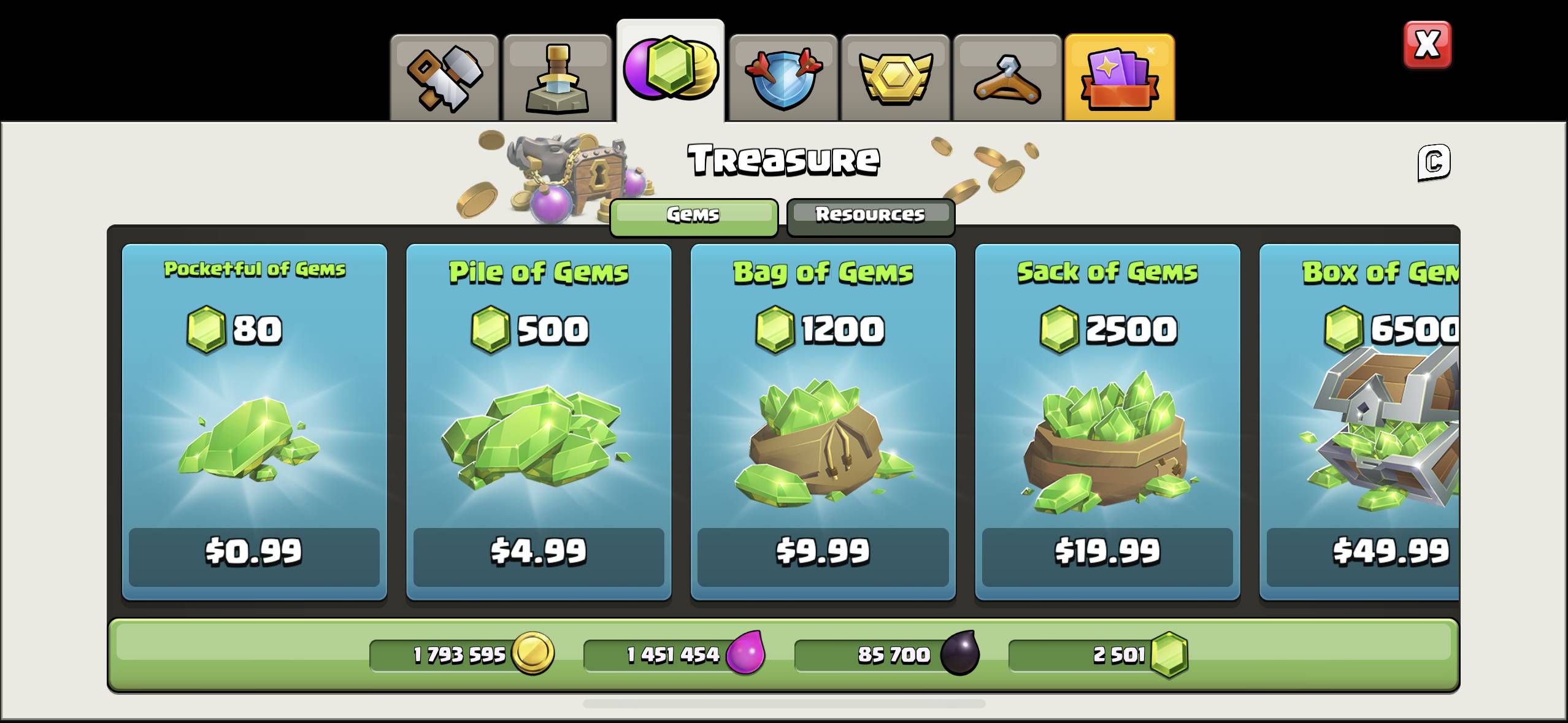This screenshot has height=723, width=1568.
Task: Close the shop with the red X
Action: coord(1427,45)
